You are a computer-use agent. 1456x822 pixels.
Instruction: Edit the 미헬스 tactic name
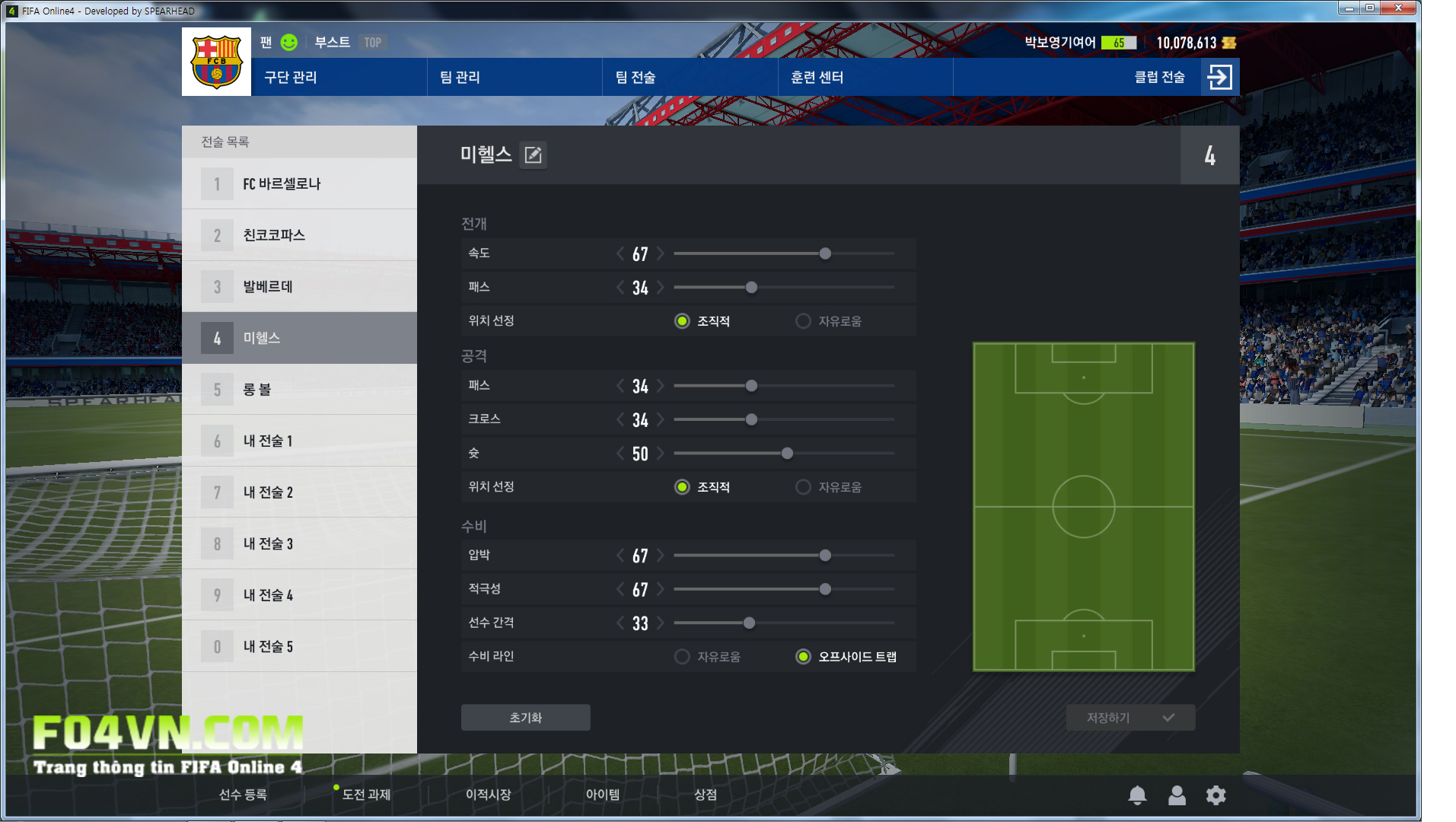click(534, 155)
